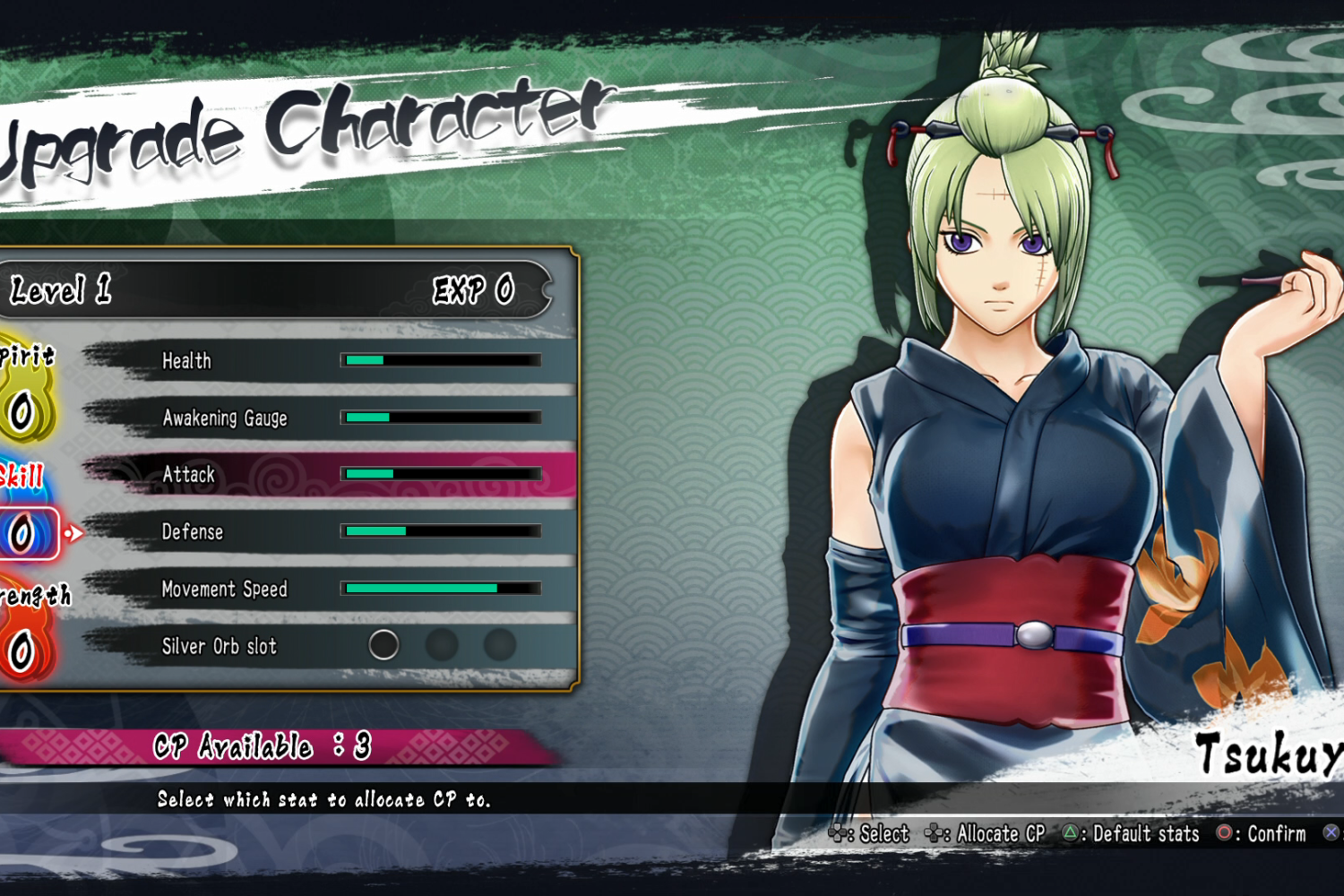1344x896 pixels.
Task: Choose the Awakening Gauge row
Action: click(332, 418)
